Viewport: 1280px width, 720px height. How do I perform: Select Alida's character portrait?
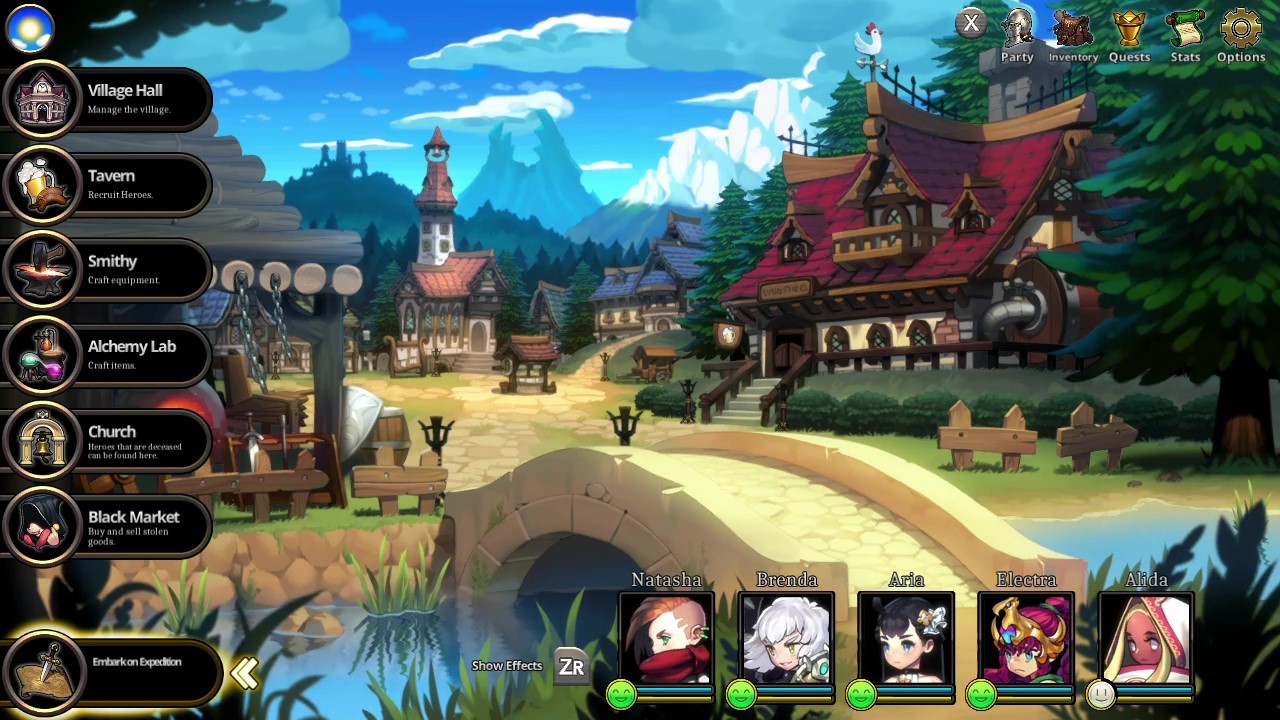1146,638
